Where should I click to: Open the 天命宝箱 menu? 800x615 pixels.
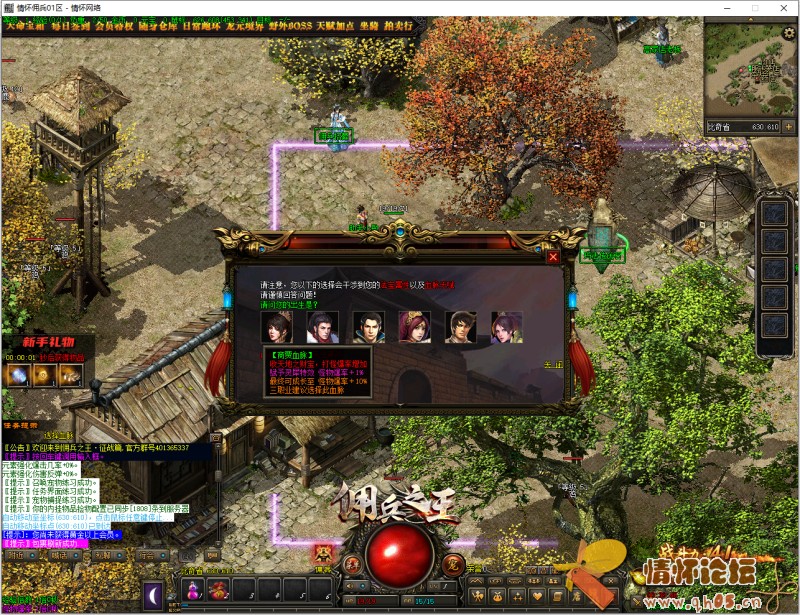click(25, 25)
